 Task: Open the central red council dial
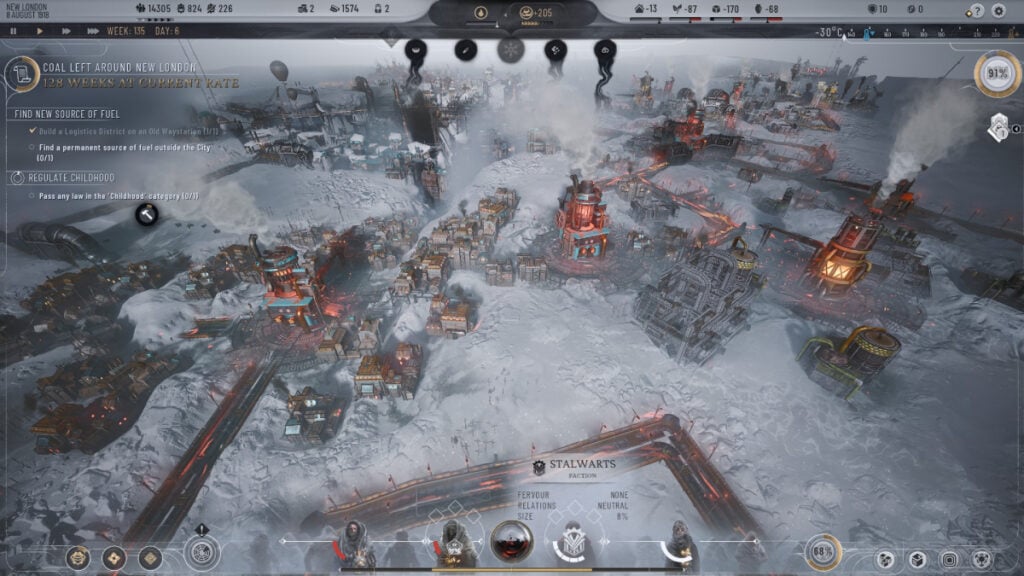(x=511, y=542)
